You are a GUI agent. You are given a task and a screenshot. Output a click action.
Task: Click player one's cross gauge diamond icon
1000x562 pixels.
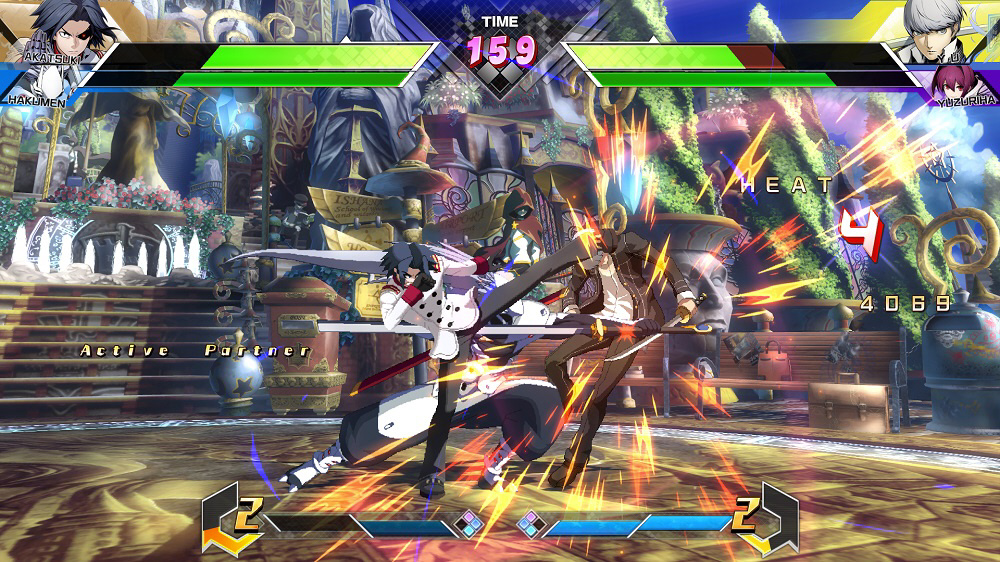pos(468,523)
